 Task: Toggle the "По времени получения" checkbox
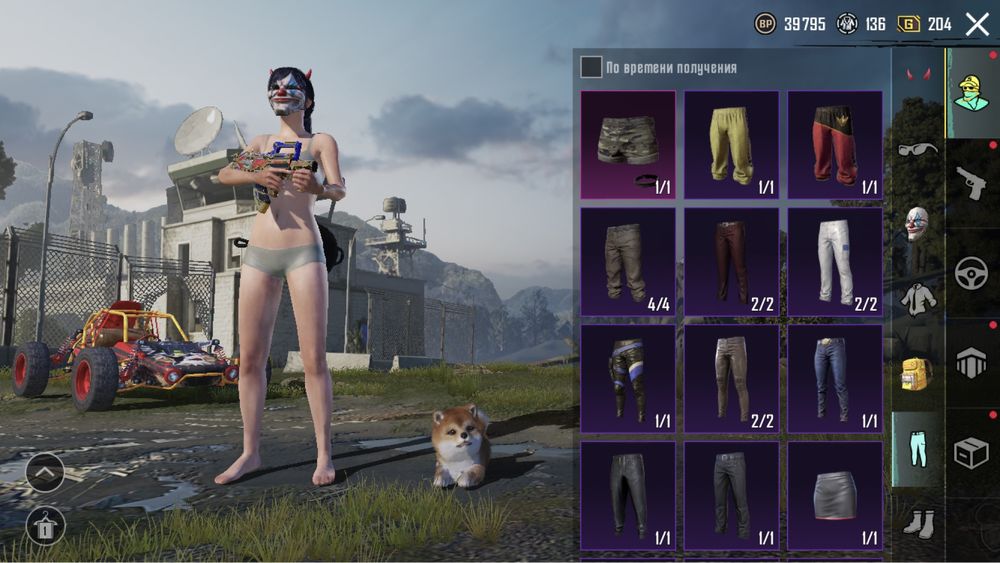click(x=591, y=67)
